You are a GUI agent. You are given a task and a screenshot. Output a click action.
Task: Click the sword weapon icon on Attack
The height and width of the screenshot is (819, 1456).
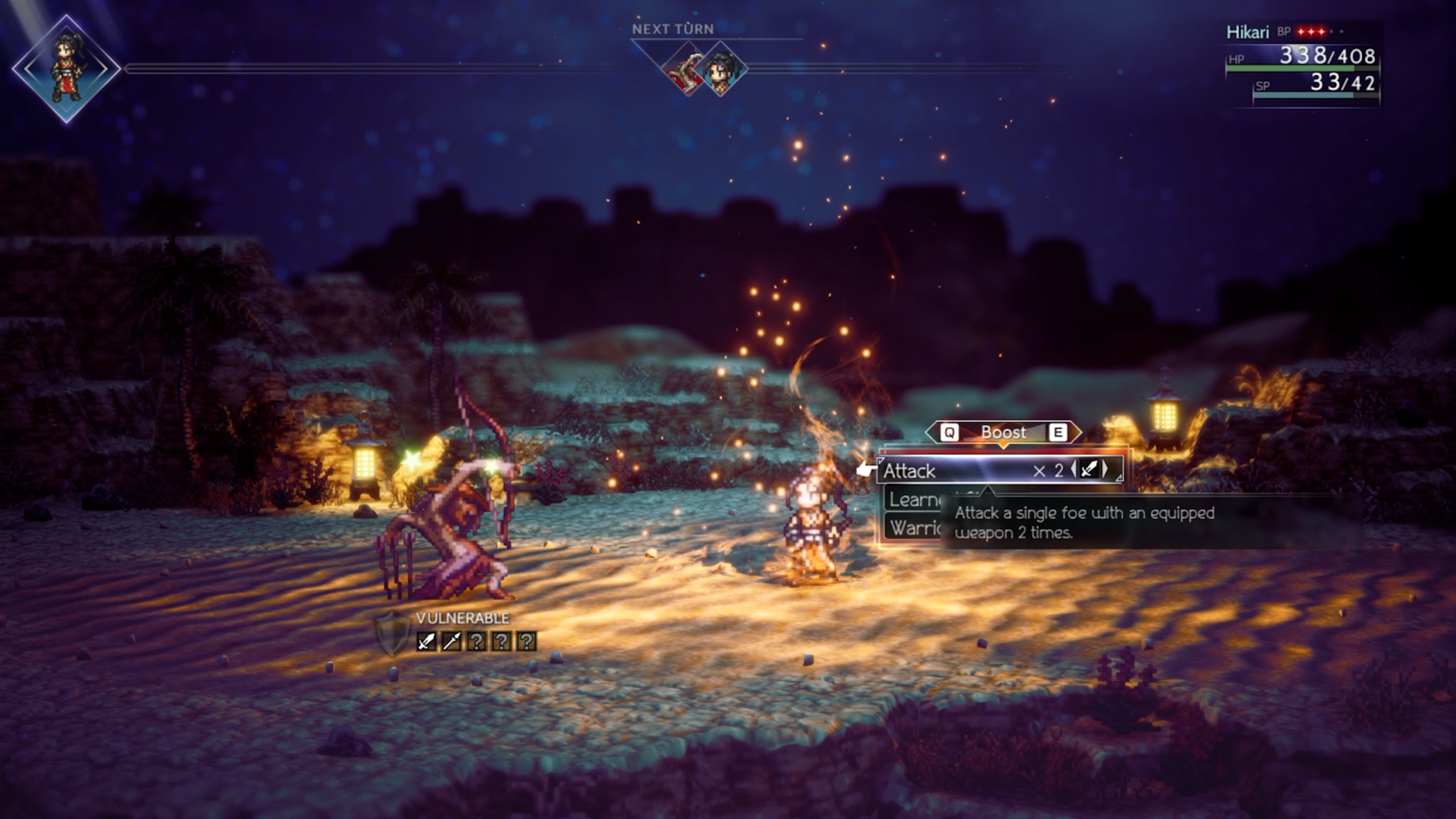pos(1089,470)
